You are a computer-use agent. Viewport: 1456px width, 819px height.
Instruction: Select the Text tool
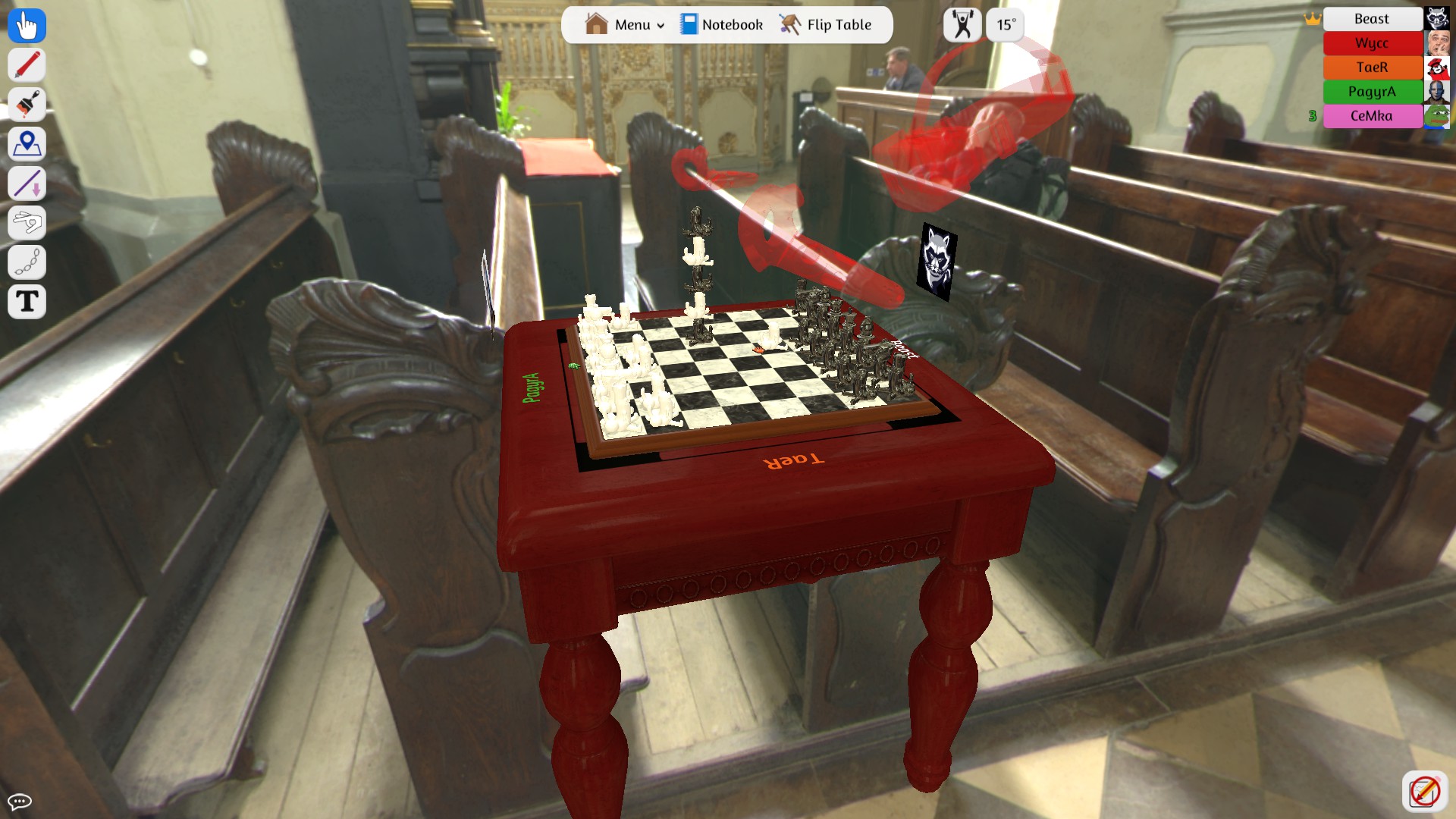tap(26, 301)
